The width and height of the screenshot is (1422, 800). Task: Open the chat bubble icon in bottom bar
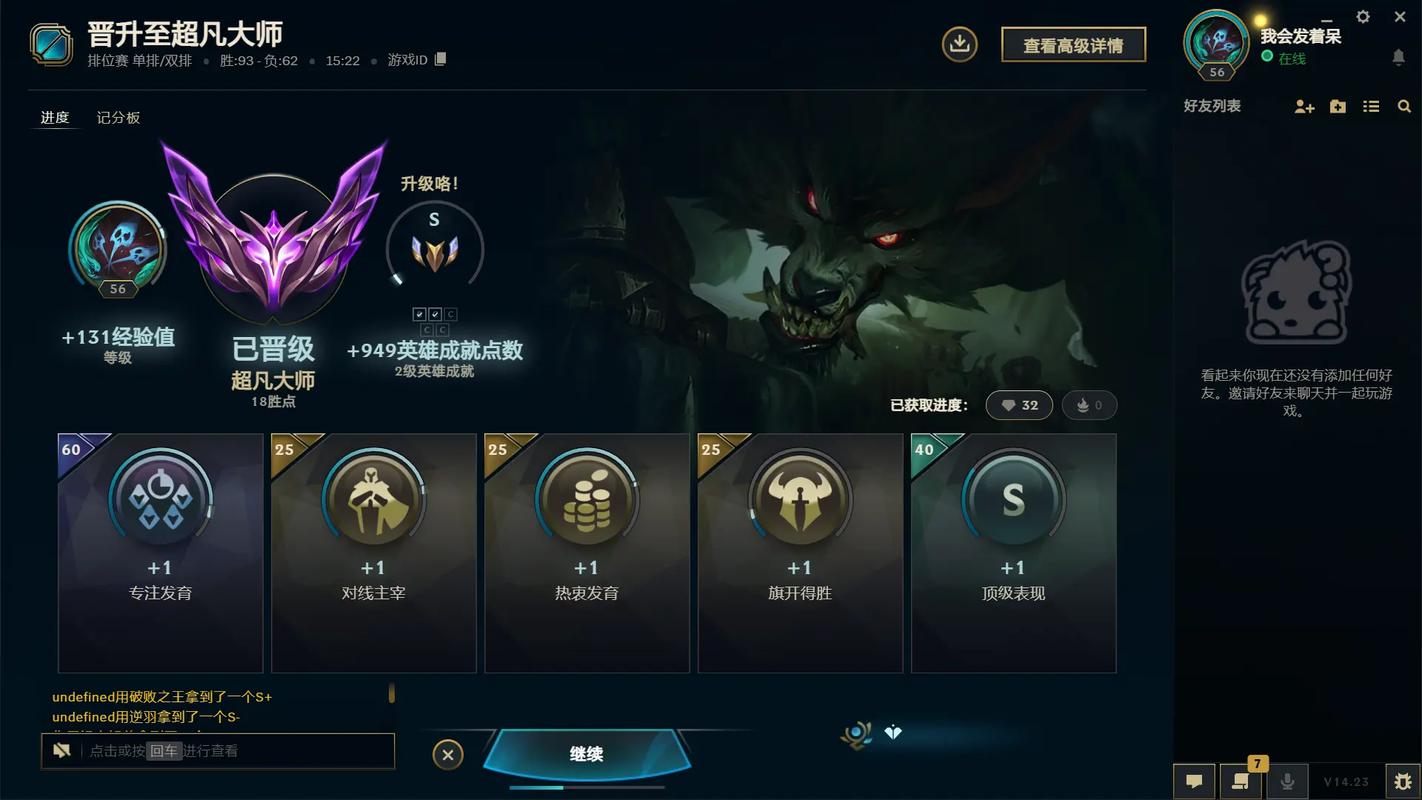(1193, 781)
